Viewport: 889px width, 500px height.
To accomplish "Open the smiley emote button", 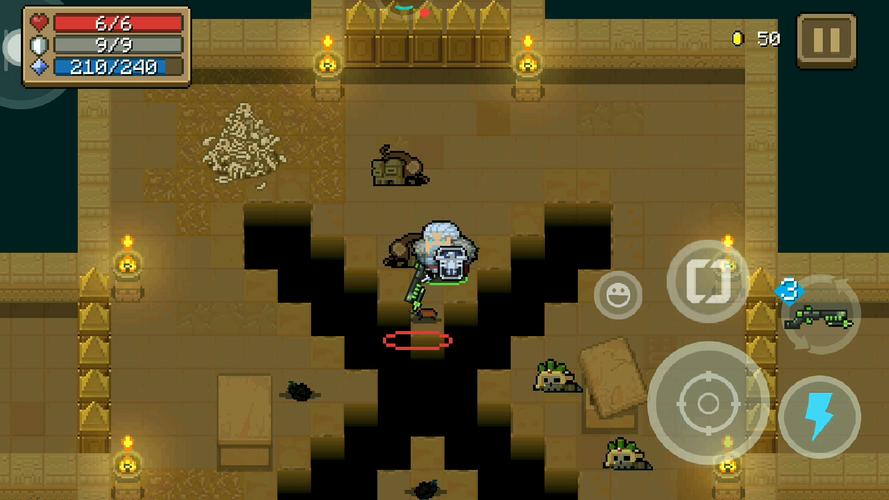I will point(618,295).
